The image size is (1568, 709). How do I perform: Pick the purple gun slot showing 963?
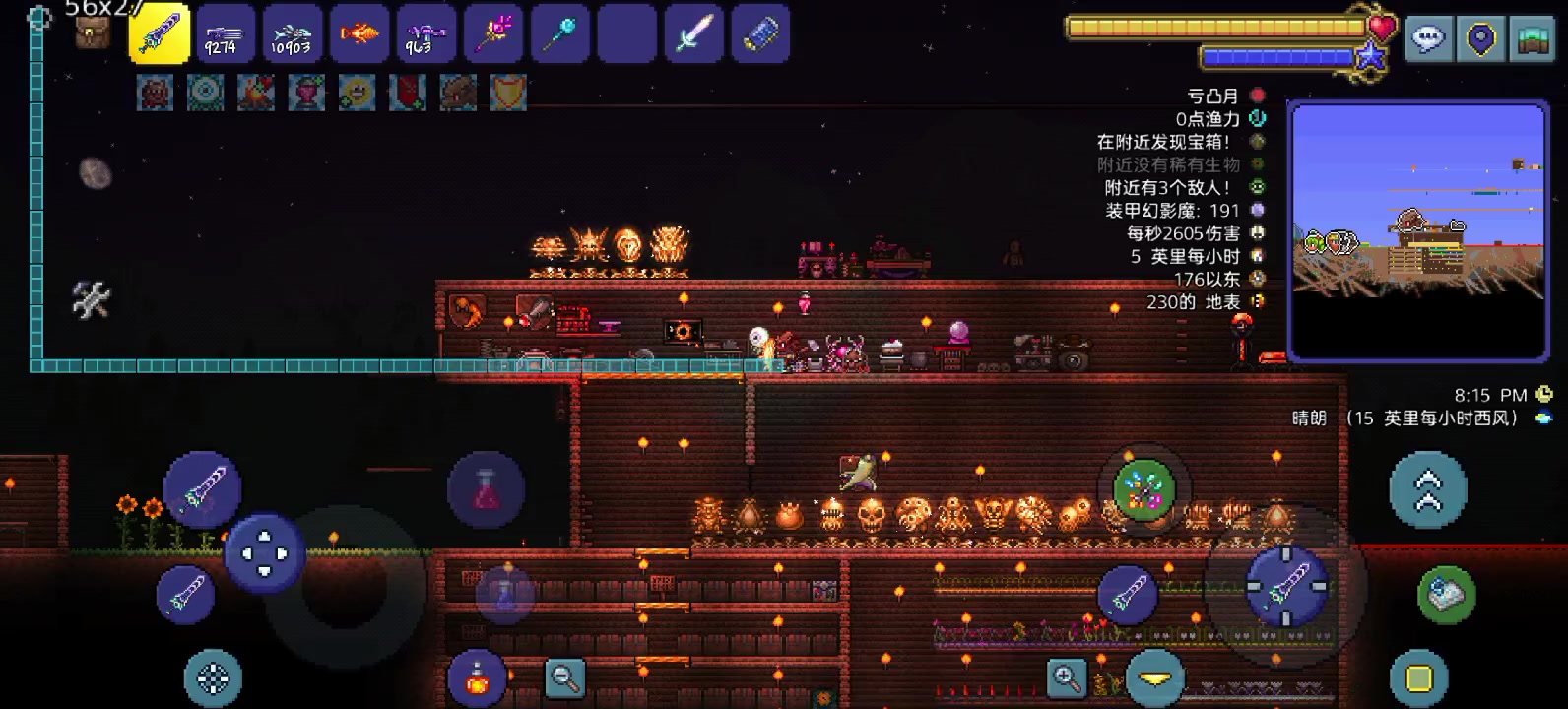tap(425, 34)
